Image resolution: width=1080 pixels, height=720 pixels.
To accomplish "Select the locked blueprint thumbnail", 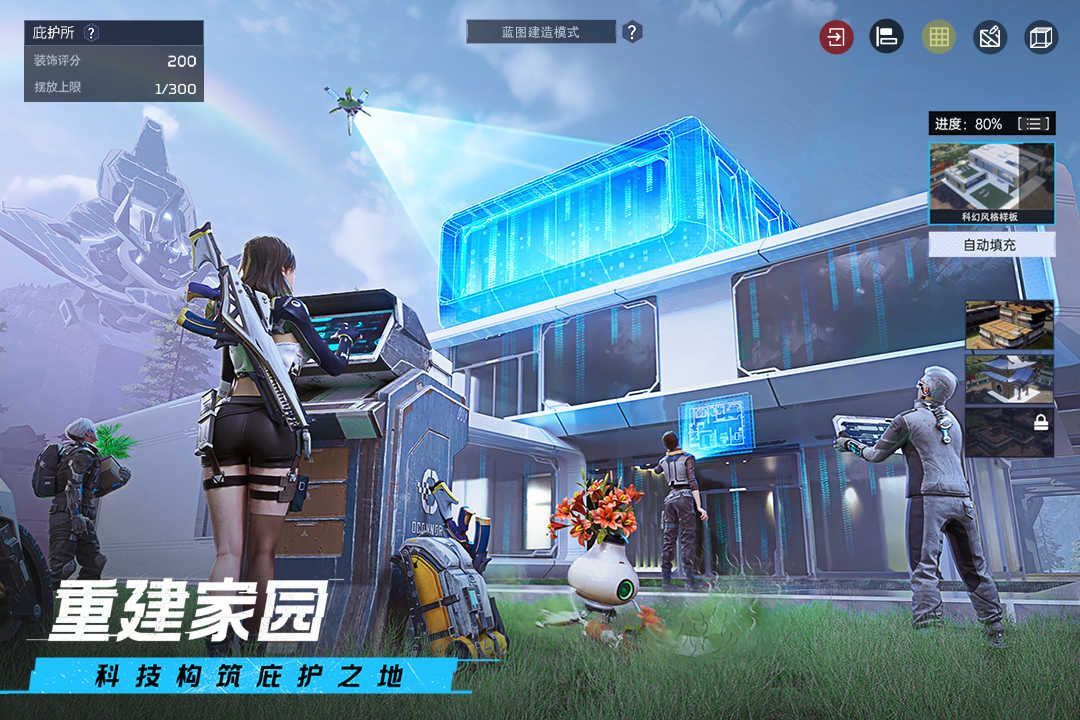I will tap(1009, 432).
